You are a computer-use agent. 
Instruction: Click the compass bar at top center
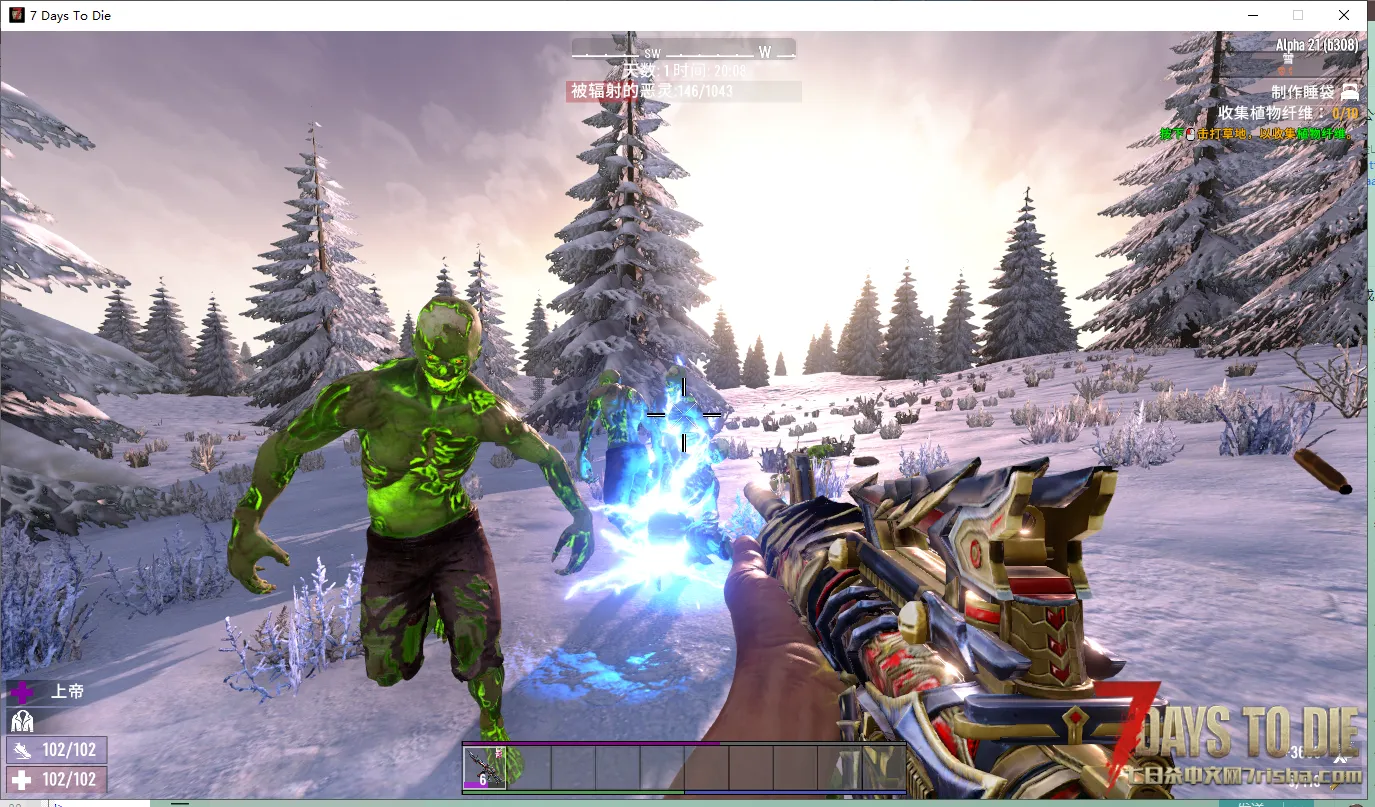coord(684,51)
